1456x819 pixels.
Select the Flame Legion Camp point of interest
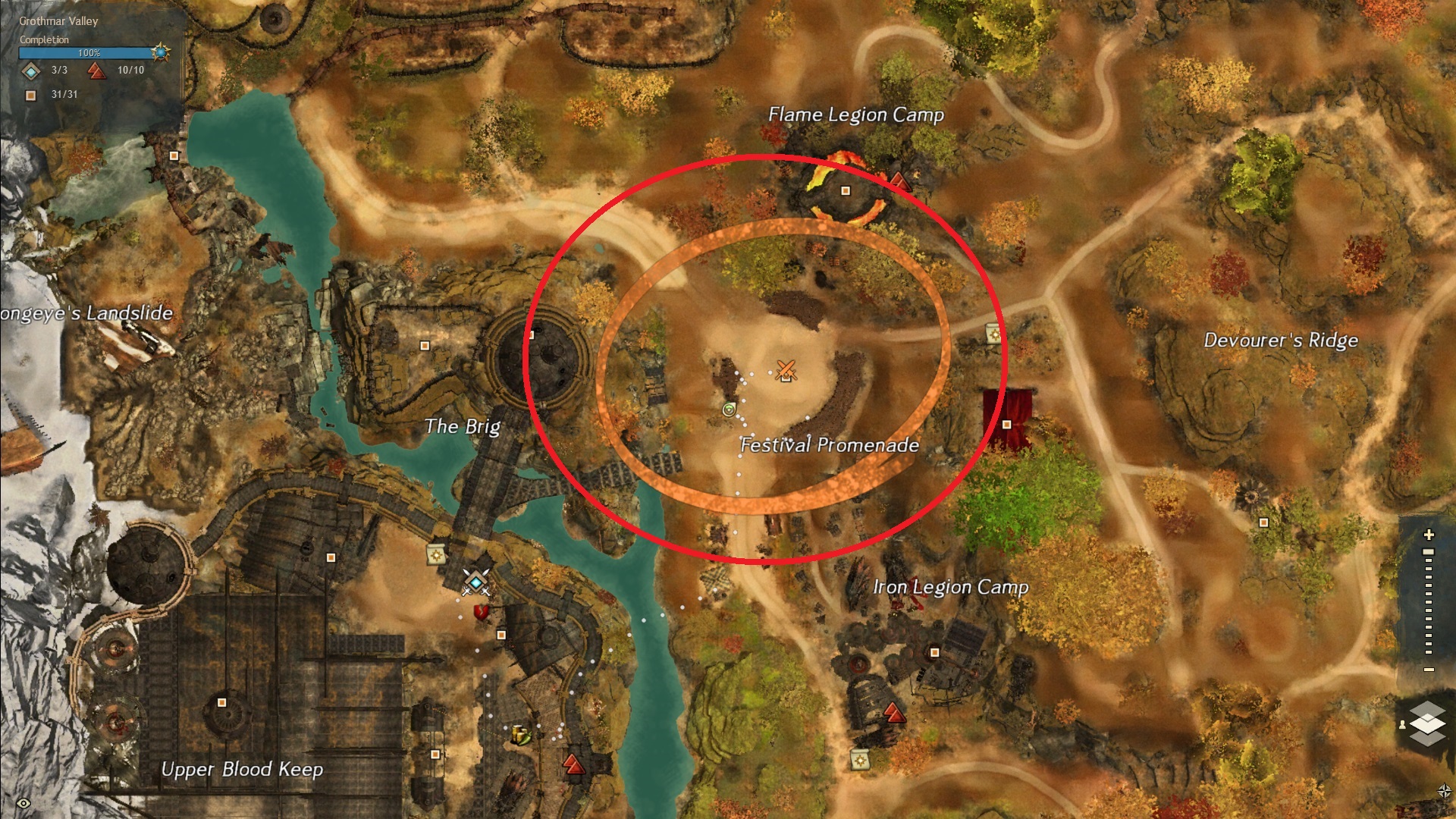(x=846, y=190)
